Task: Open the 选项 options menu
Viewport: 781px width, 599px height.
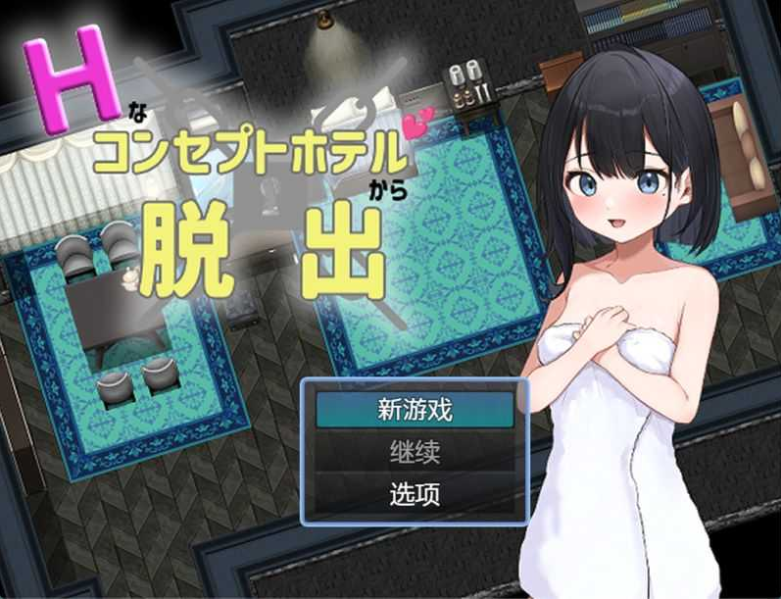Action: click(x=415, y=494)
